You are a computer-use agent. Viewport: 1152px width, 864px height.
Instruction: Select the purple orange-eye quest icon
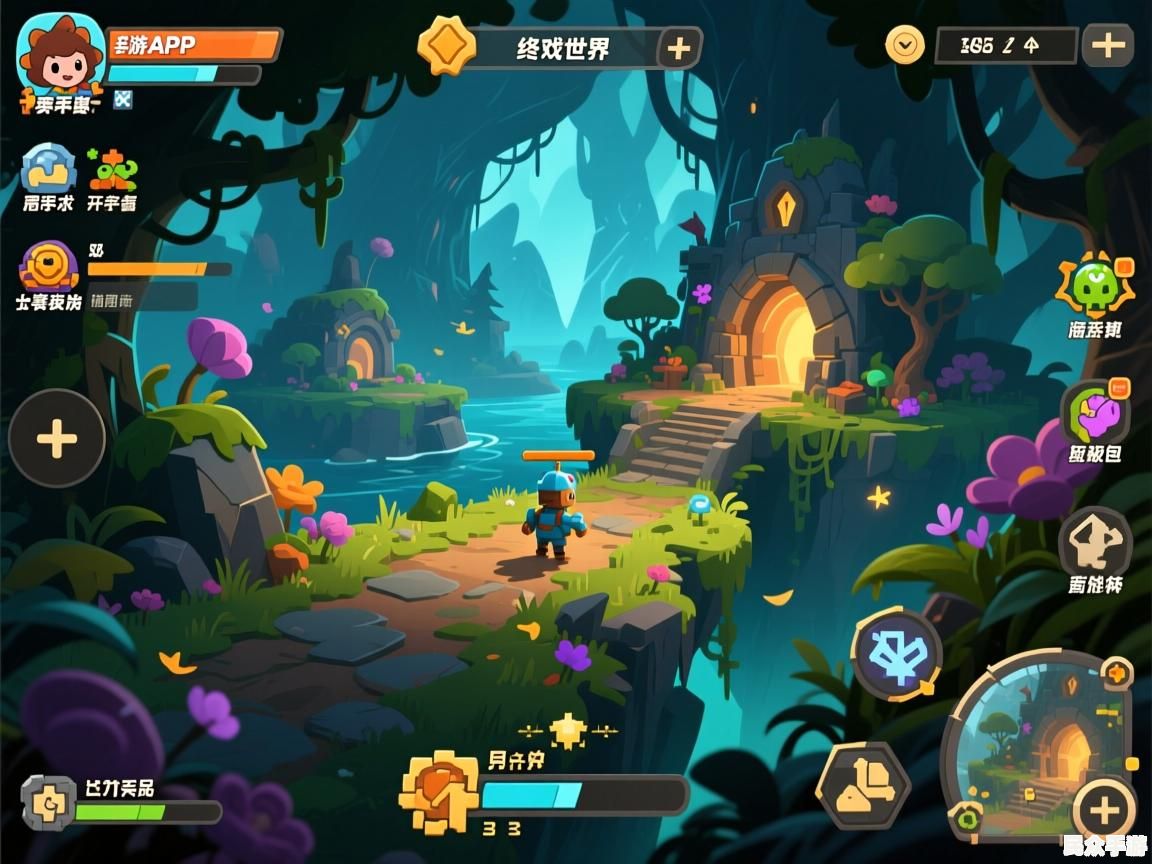point(49,266)
